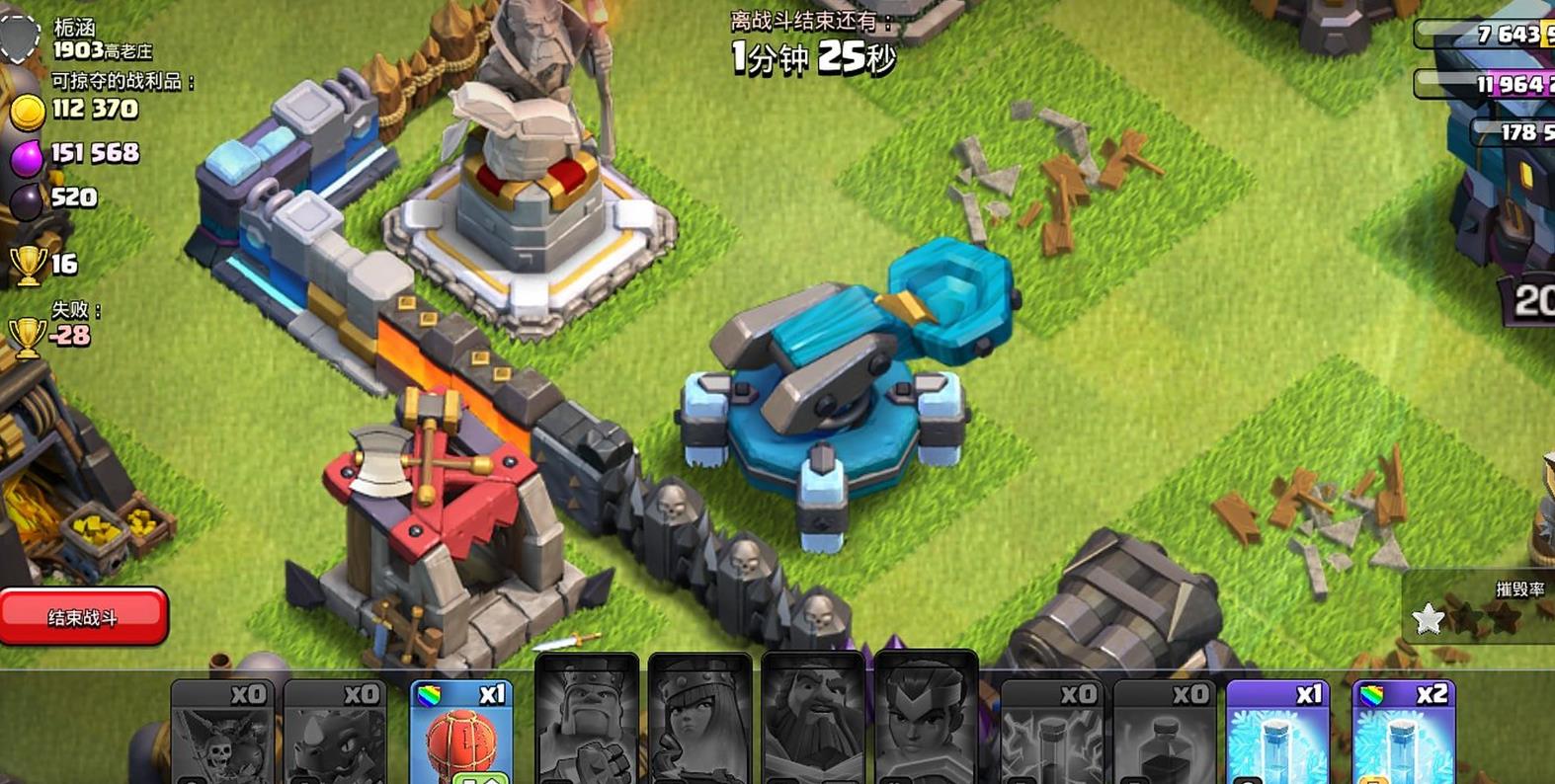Choose the greyed Grand Warden hero card
The width and height of the screenshot is (1555, 784).
[813, 721]
